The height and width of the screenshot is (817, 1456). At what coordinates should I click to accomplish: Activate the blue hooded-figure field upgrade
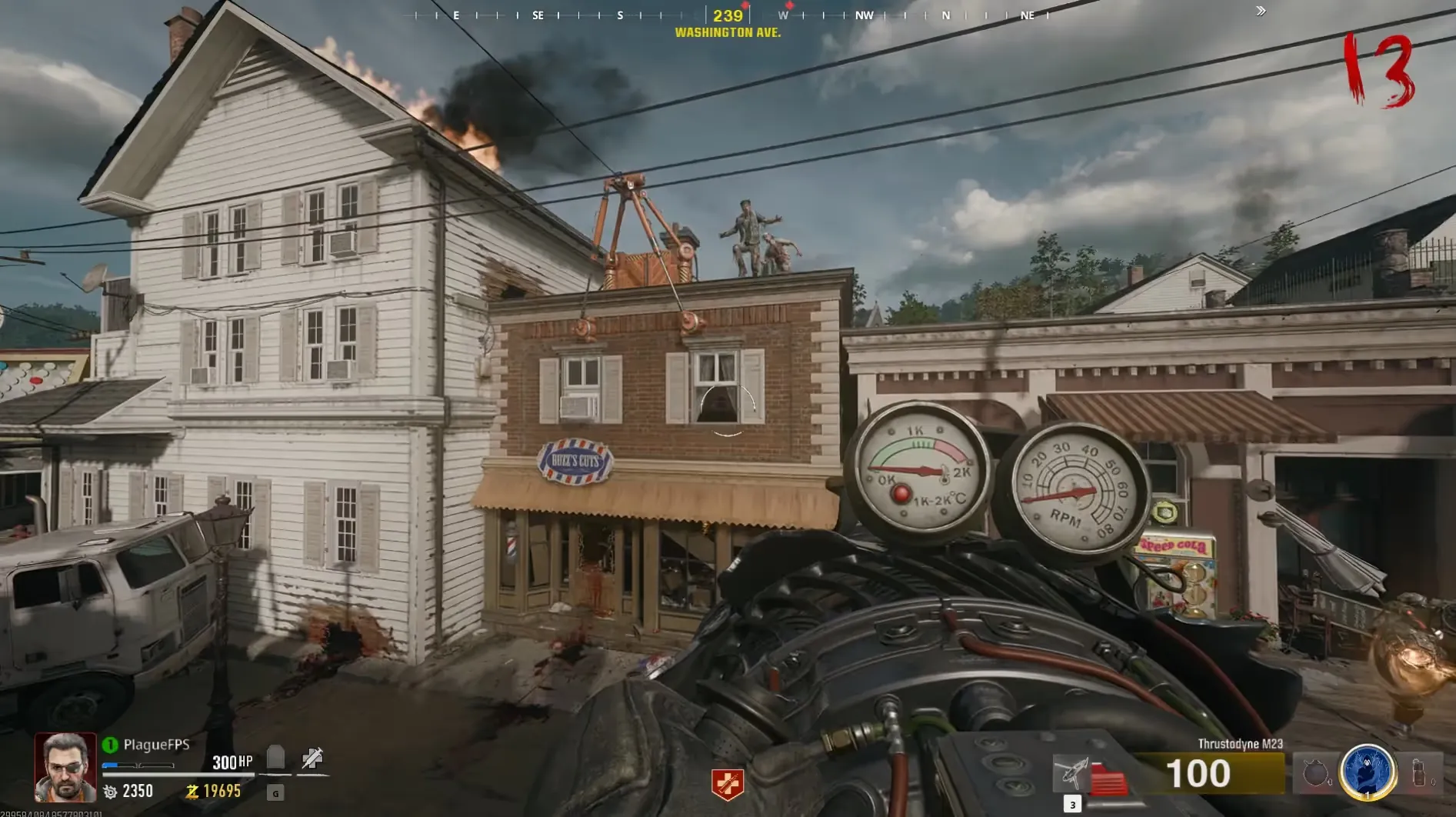pos(1368,772)
